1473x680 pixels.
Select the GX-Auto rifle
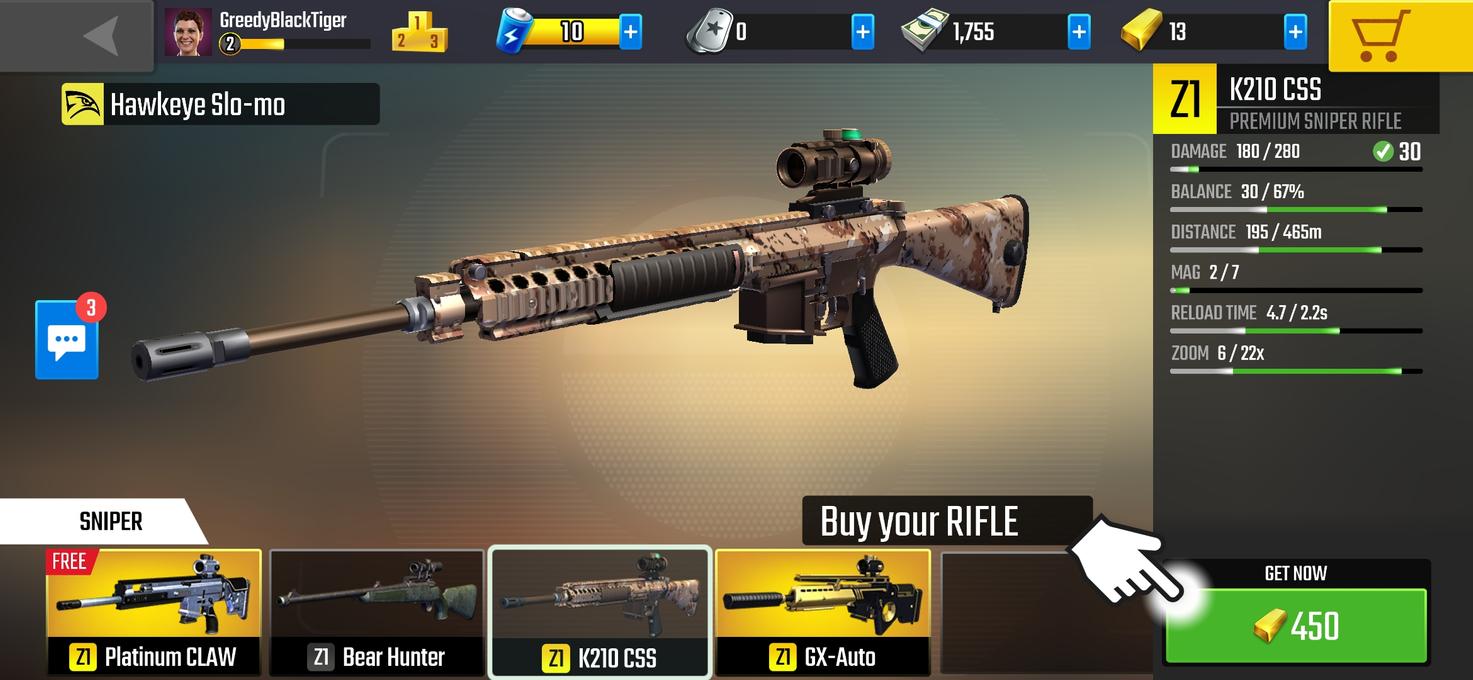point(823,611)
